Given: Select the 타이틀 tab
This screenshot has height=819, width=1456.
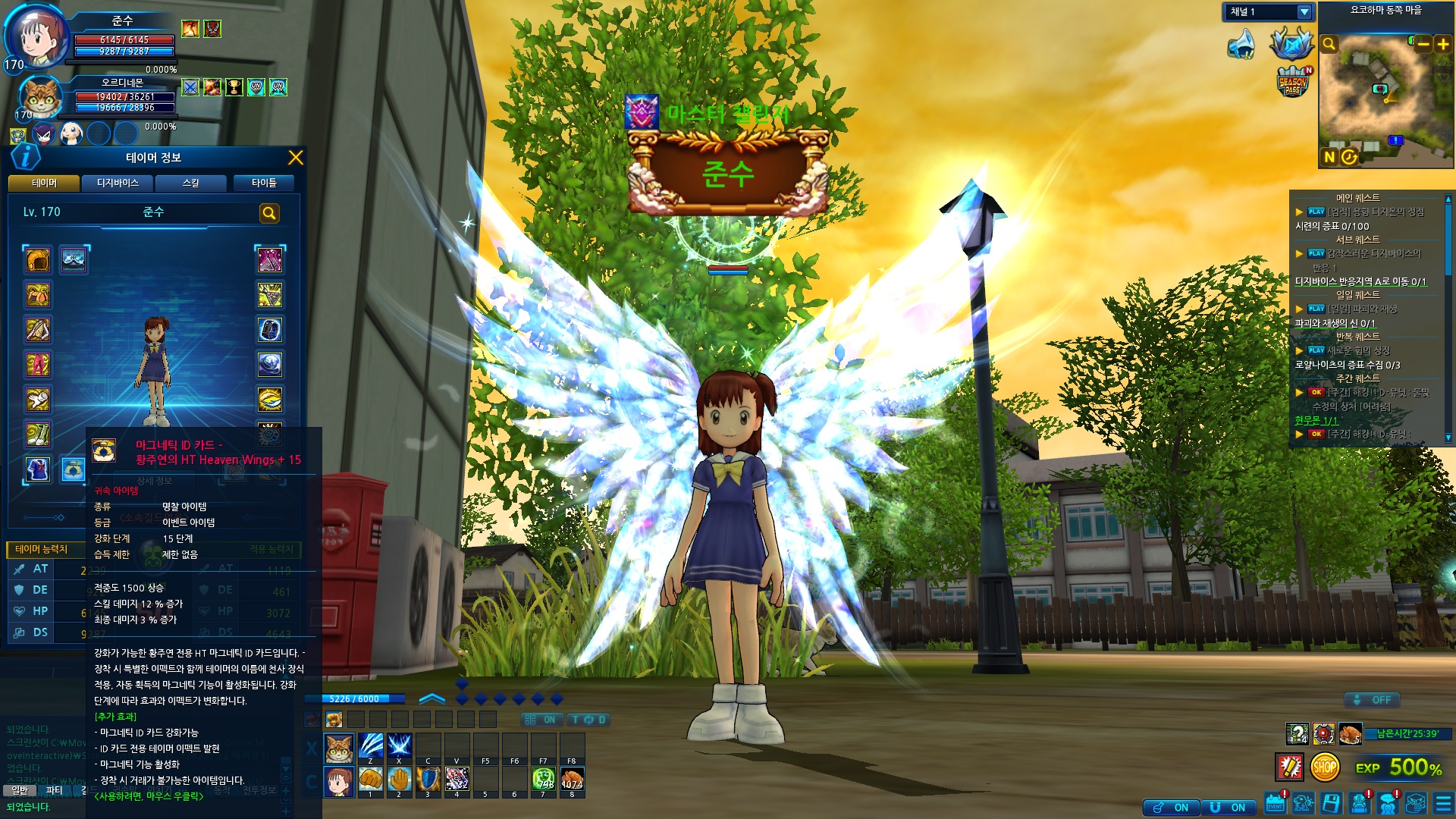Looking at the screenshot, I should tap(264, 183).
